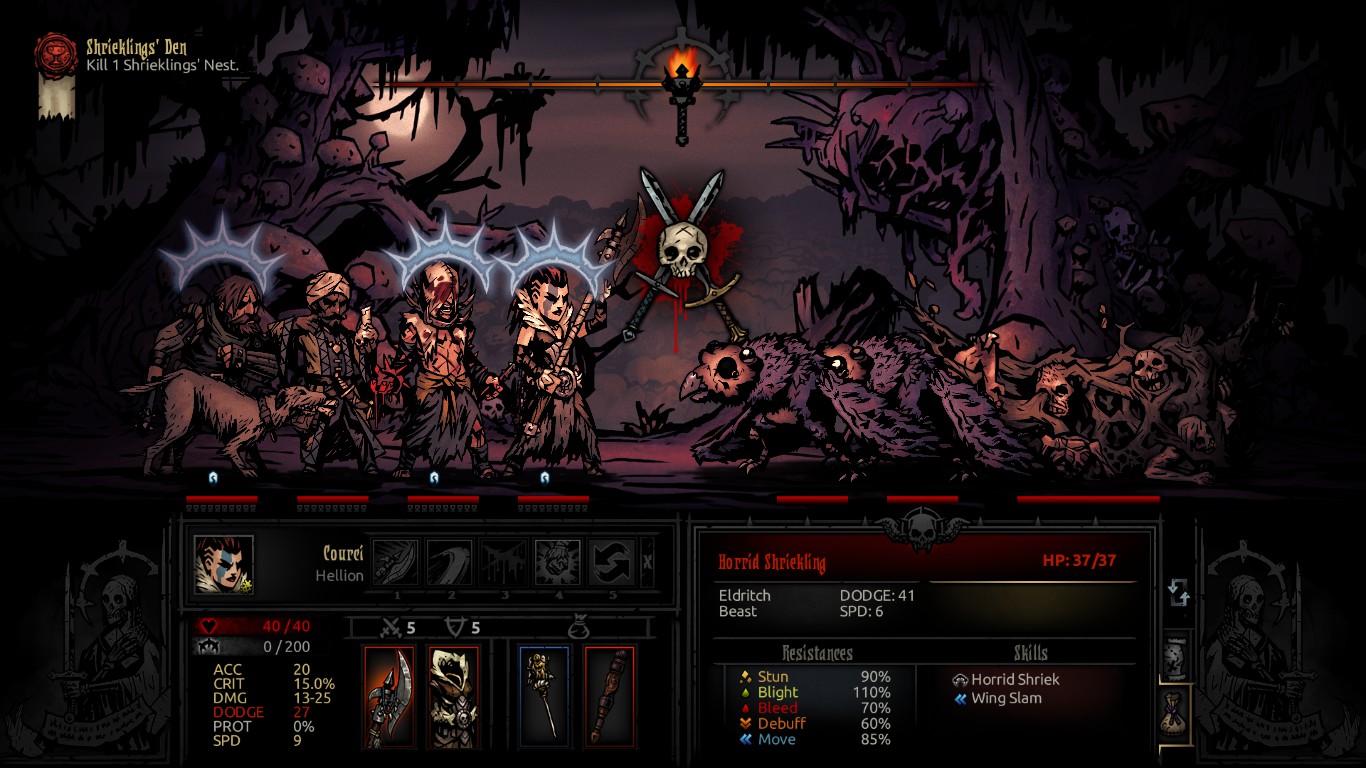1366x768 pixels.
Task: Choose the second combat skill with the curved slash
Action: pos(450,562)
